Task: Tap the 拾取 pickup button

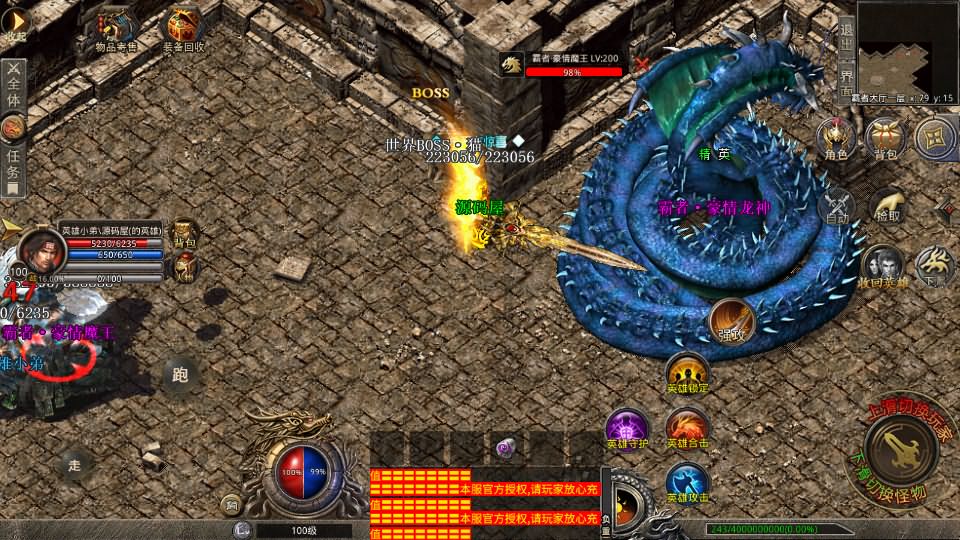Action: pos(886,203)
